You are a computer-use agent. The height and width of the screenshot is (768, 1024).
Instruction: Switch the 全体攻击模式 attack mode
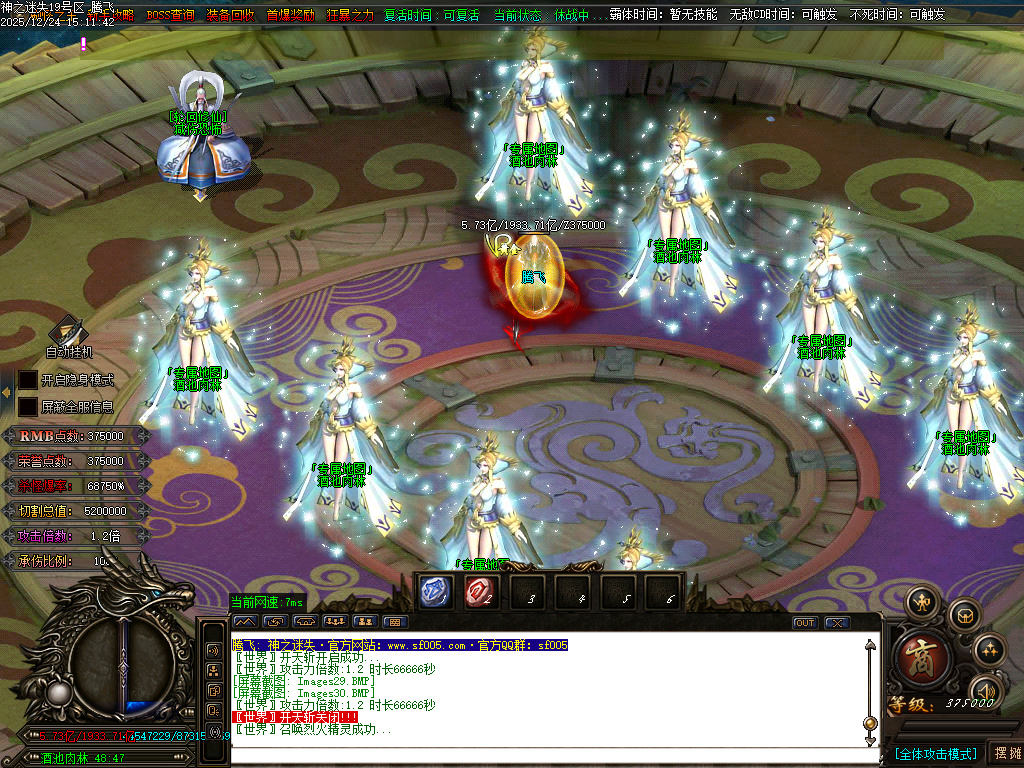[x=935, y=753]
